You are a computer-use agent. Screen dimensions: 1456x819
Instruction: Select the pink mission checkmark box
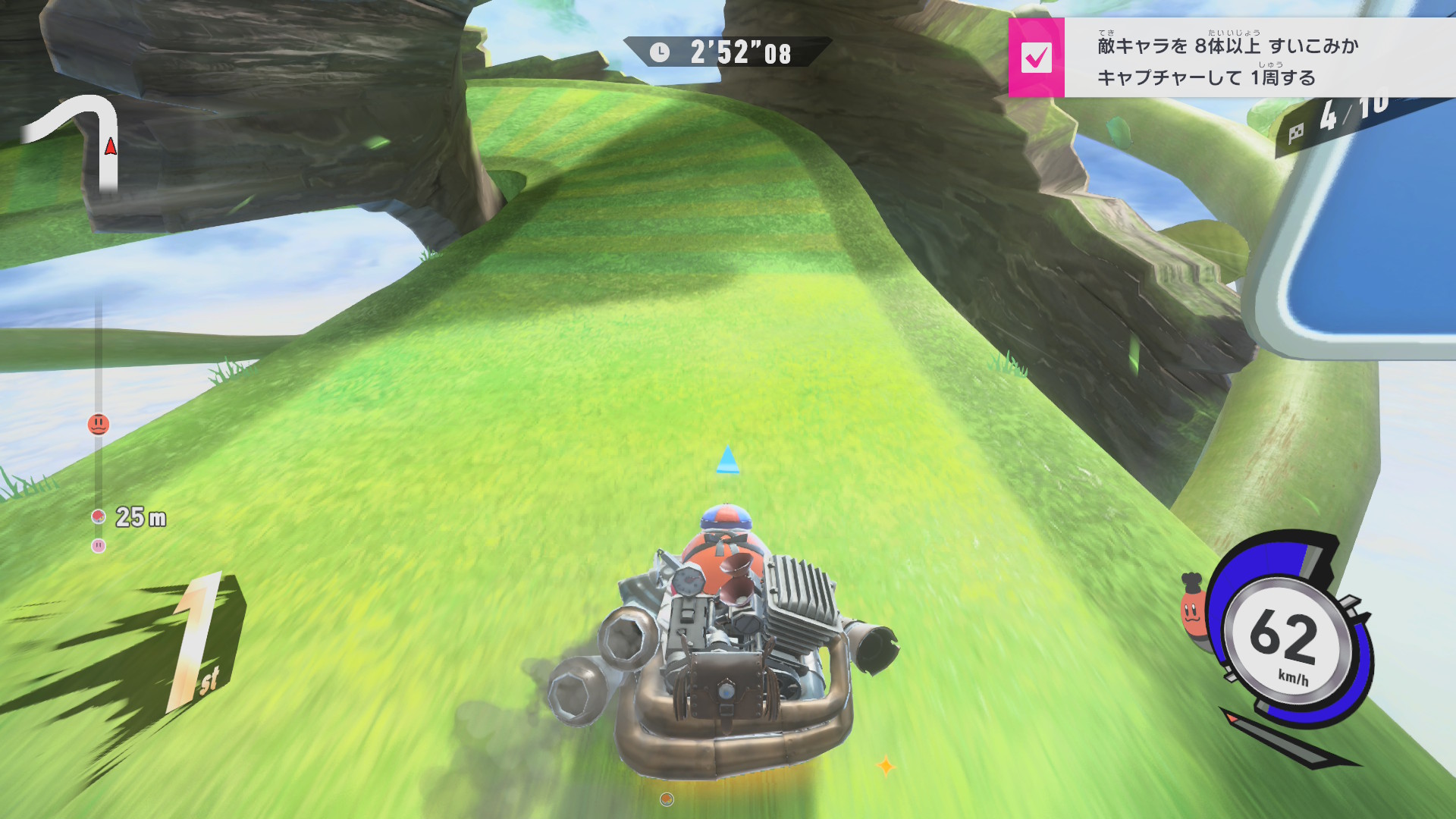pyautogui.click(x=1036, y=58)
